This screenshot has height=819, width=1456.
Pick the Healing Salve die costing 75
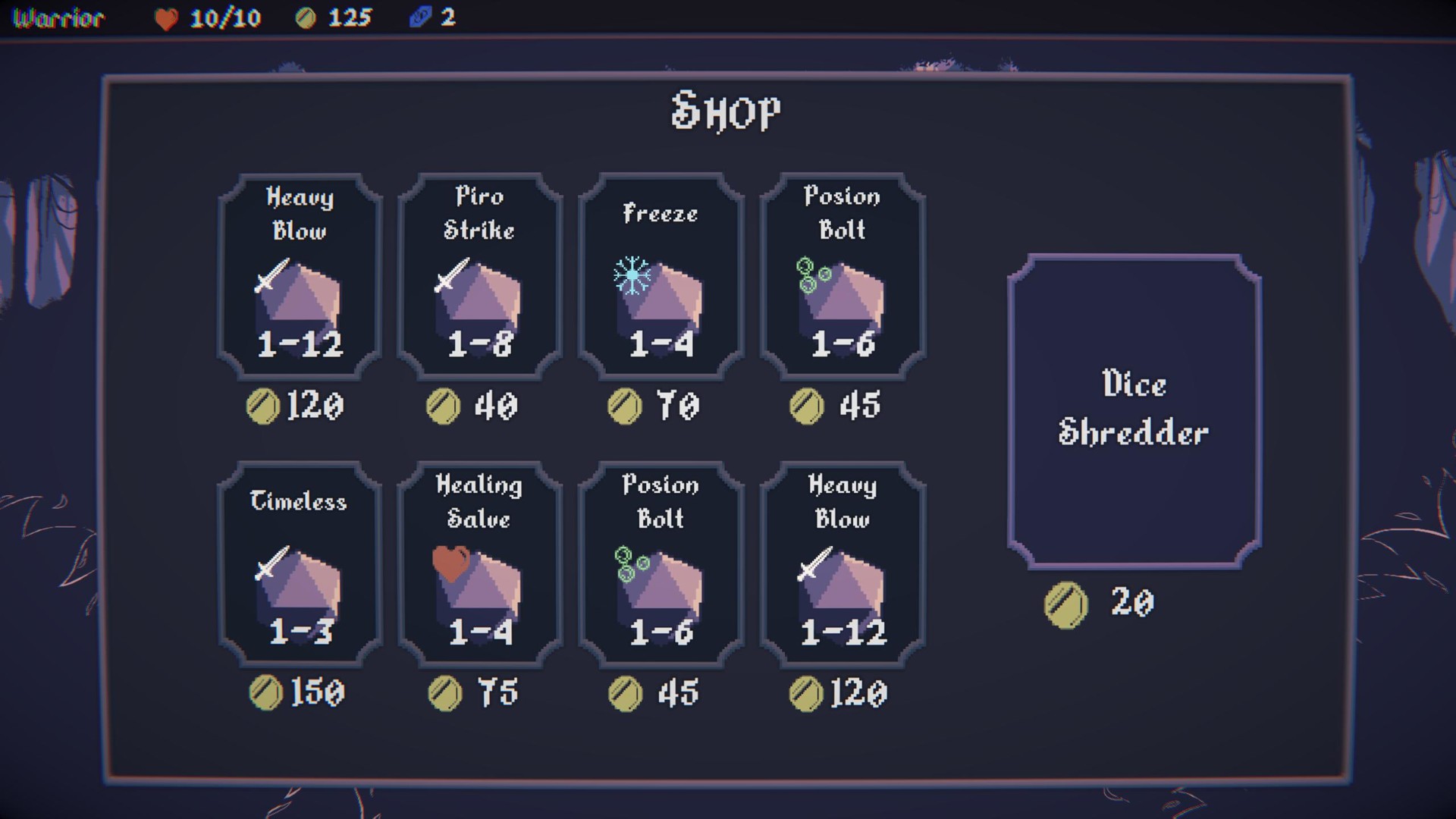(479, 565)
